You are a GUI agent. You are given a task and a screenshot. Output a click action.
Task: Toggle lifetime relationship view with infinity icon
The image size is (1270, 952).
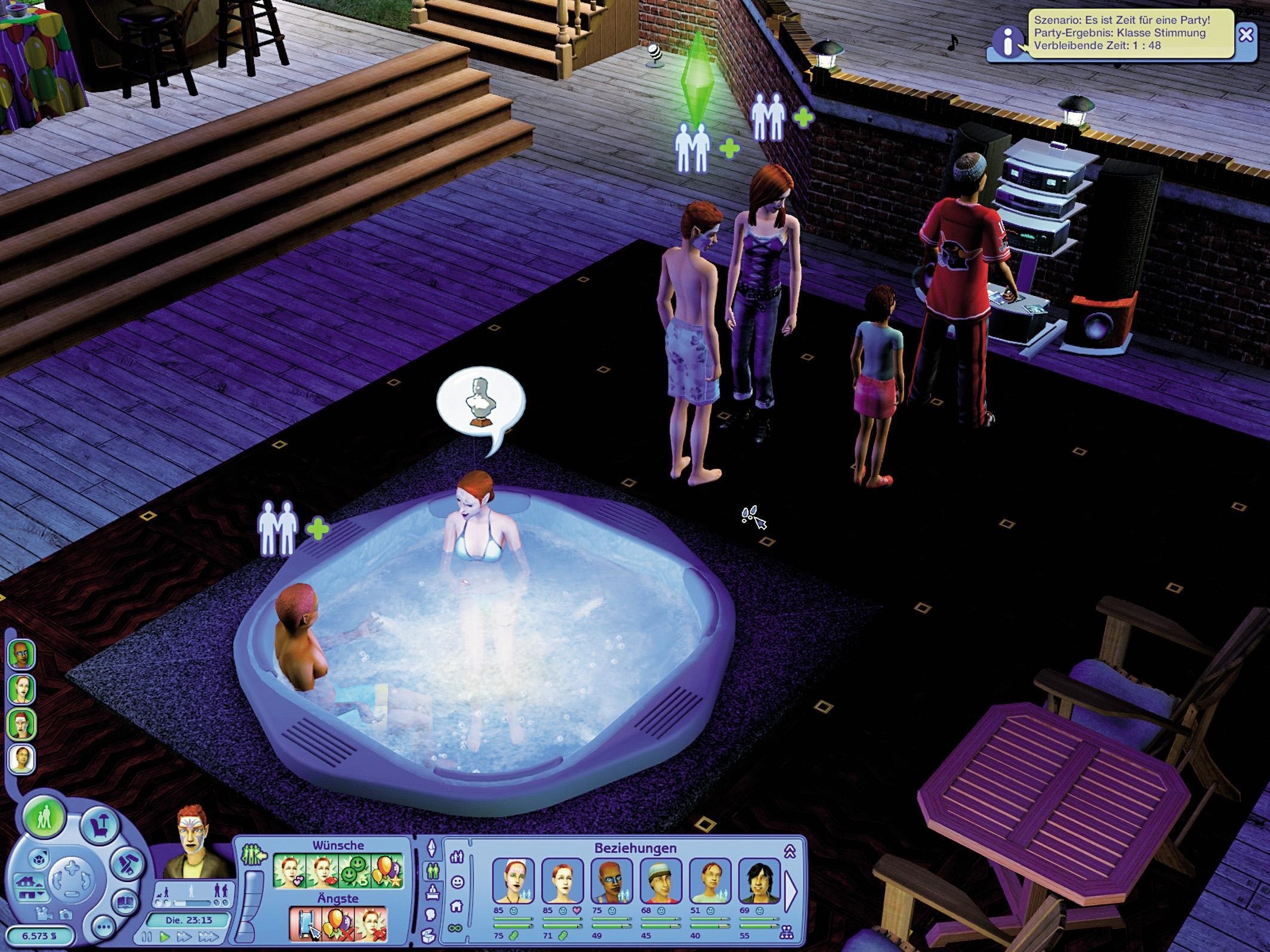click(455, 928)
